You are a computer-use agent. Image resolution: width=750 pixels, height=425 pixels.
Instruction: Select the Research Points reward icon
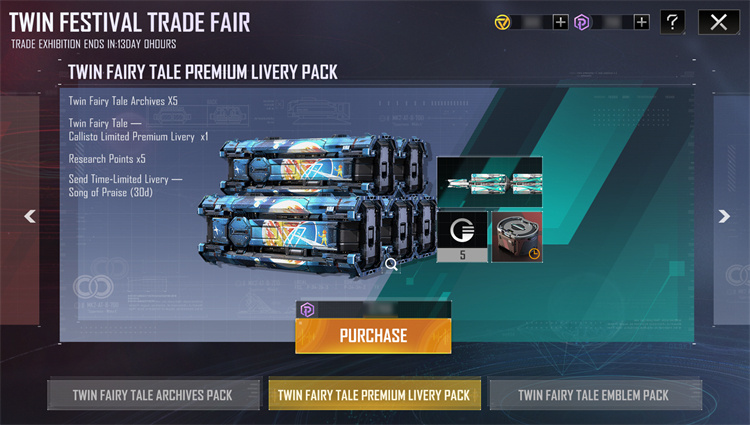click(463, 237)
